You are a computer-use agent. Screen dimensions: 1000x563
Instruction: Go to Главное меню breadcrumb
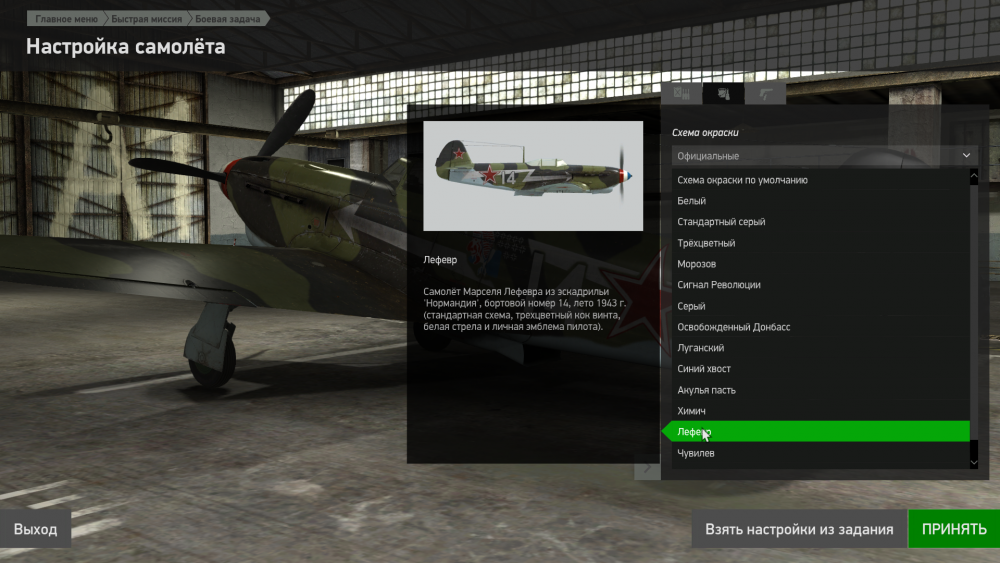[66, 19]
